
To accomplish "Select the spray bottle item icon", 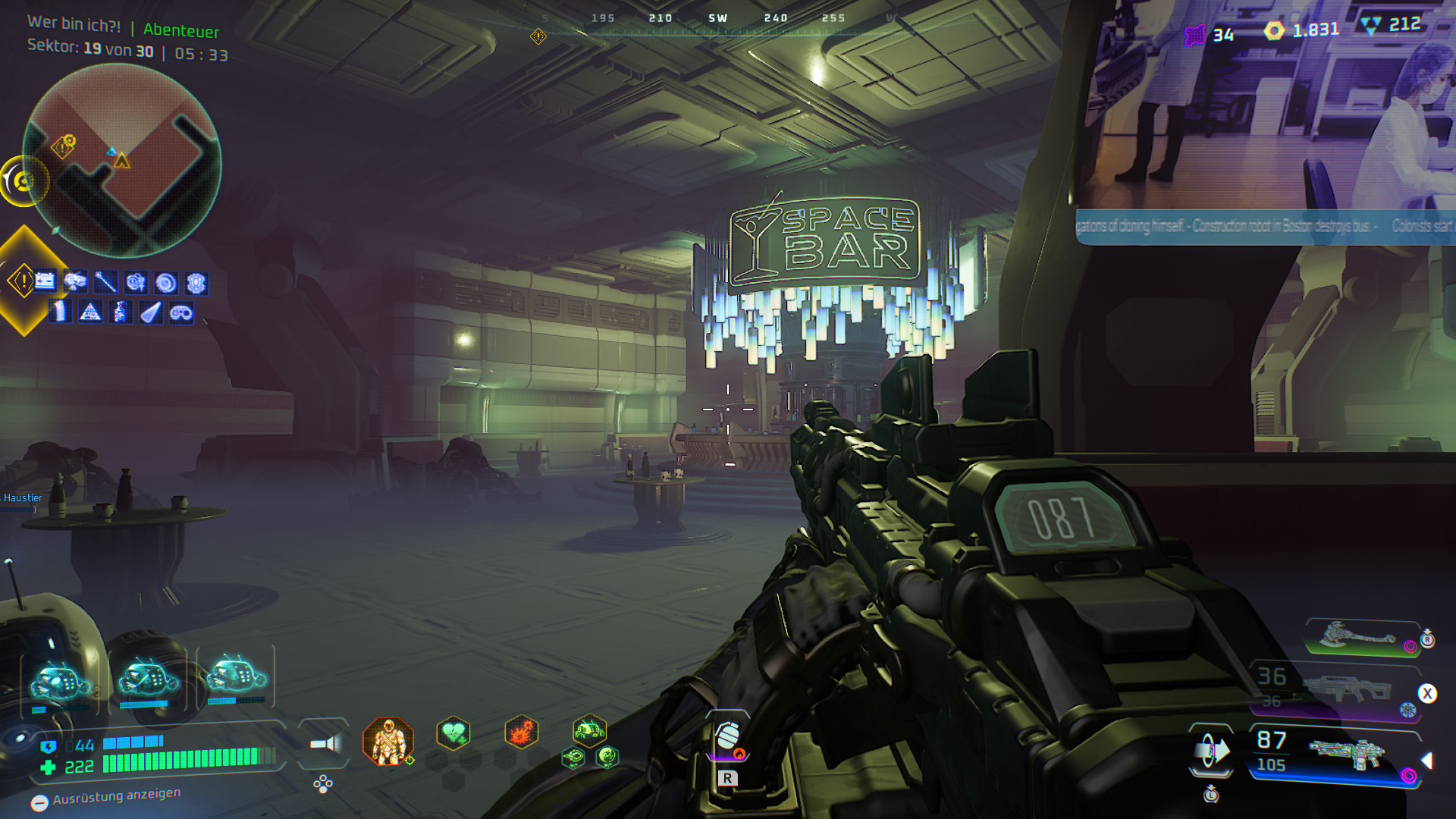I will (x=121, y=312).
